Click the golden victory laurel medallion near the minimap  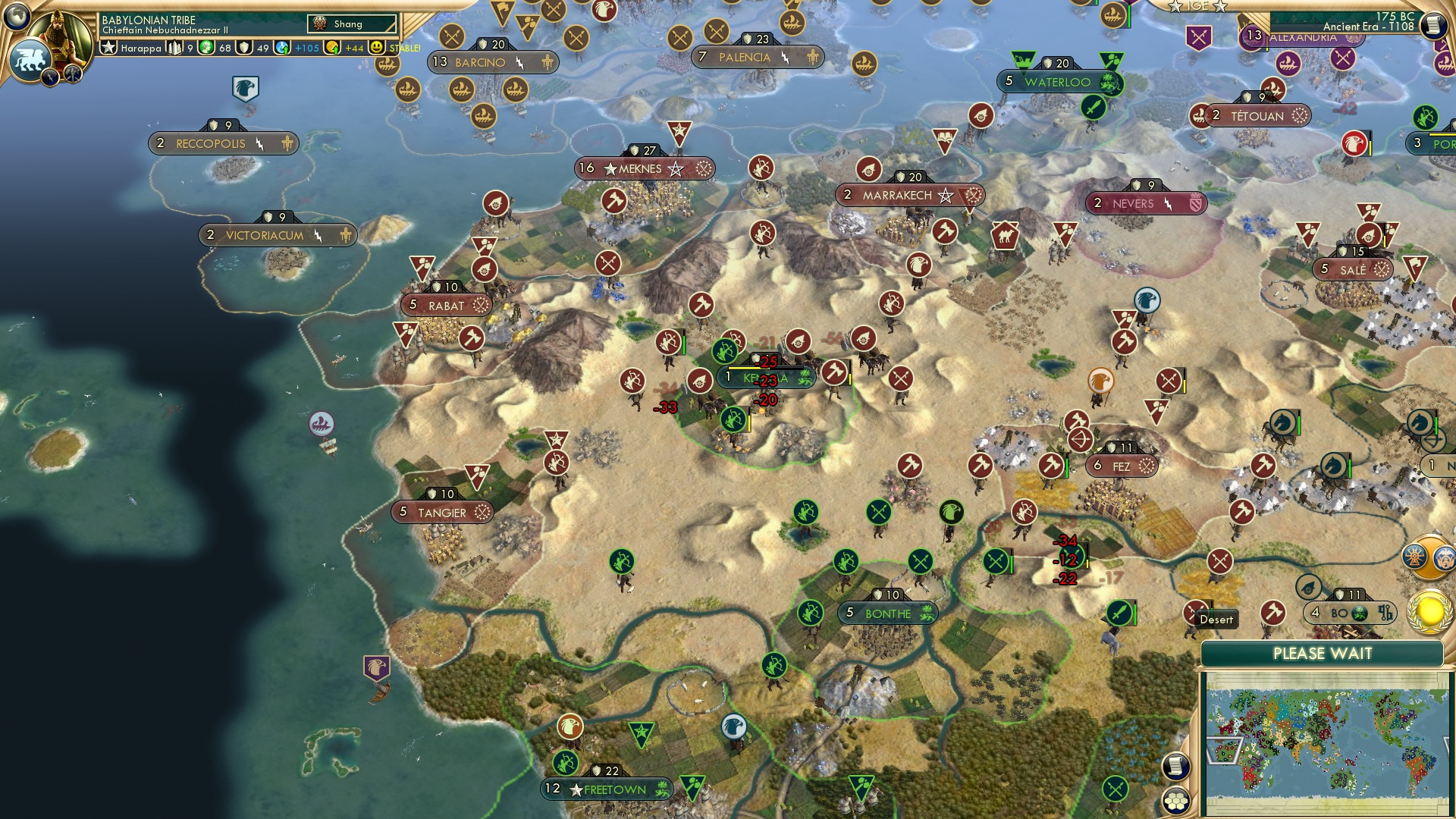(x=1429, y=613)
